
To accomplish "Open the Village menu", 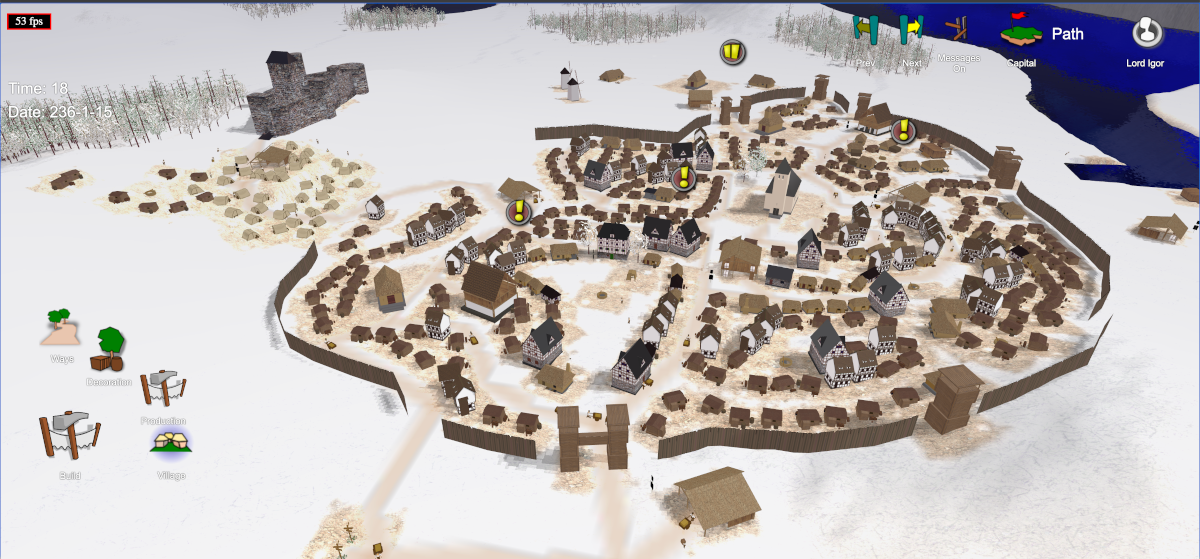I will click(171, 443).
